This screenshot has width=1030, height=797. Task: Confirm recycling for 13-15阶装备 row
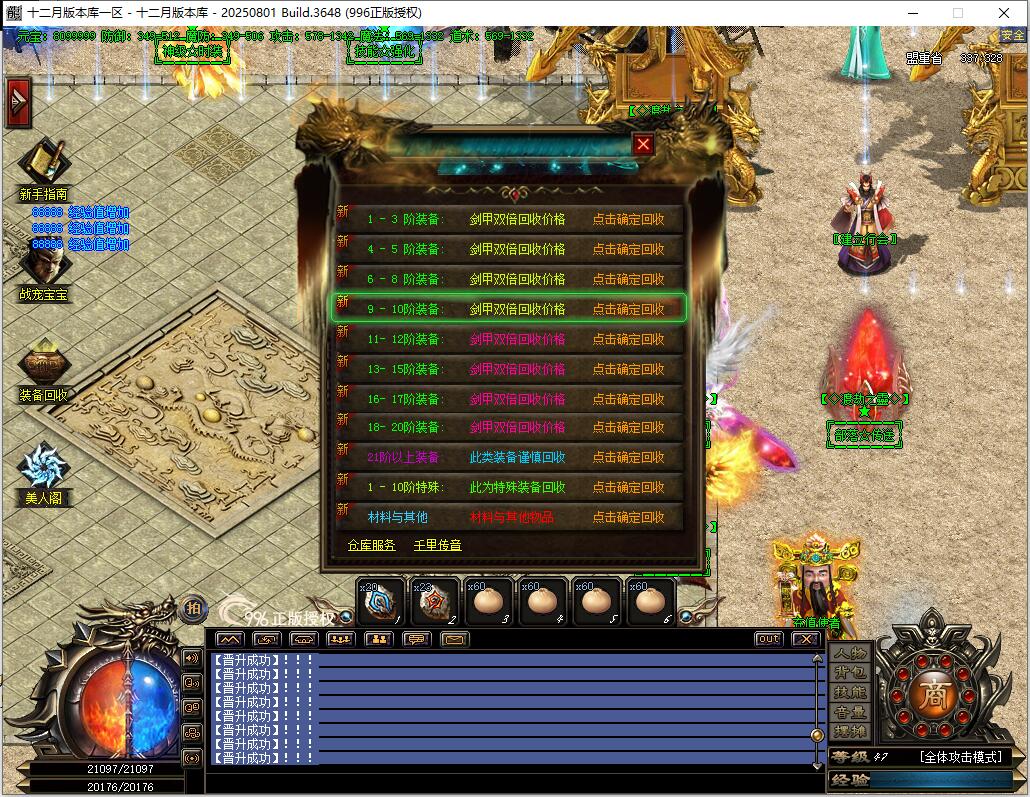pyautogui.click(x=628, y=369)
